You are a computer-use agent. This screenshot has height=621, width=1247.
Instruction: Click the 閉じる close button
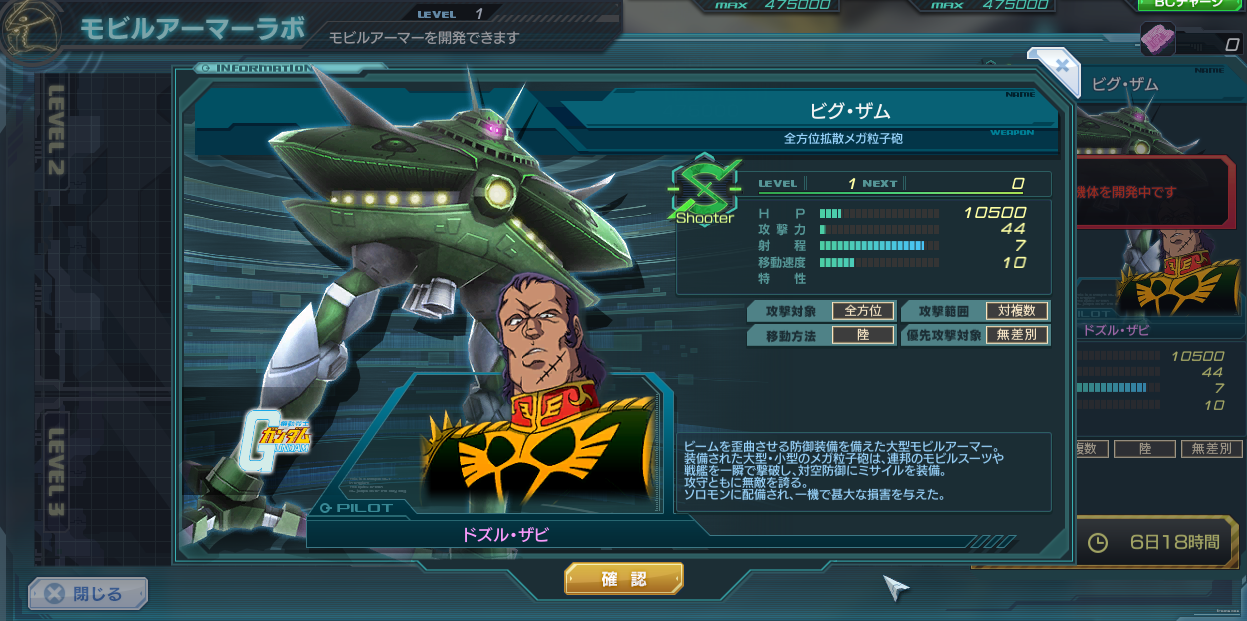click(x=88, y=594)
